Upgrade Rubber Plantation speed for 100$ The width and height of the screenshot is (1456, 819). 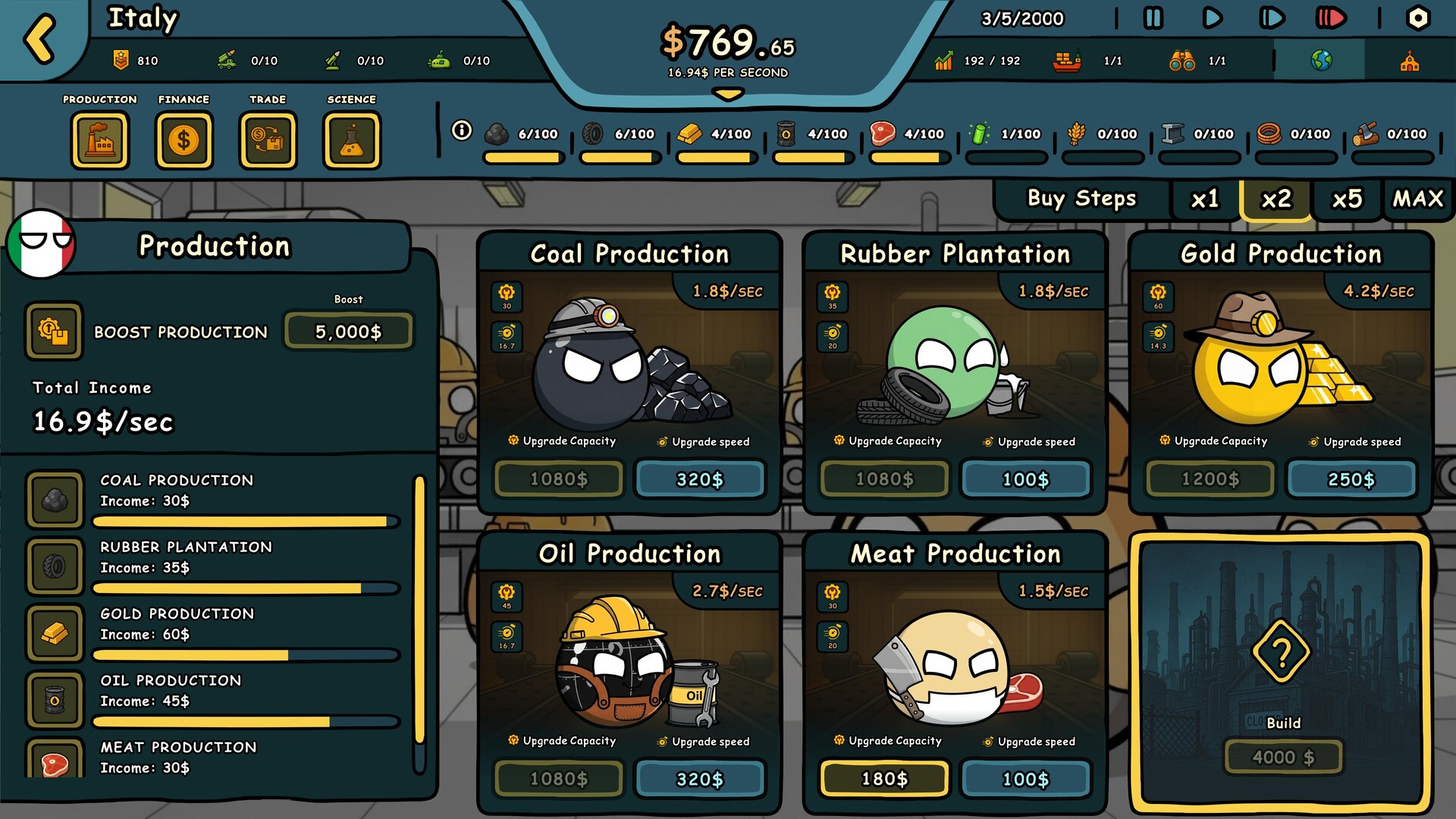[1025, 479]
